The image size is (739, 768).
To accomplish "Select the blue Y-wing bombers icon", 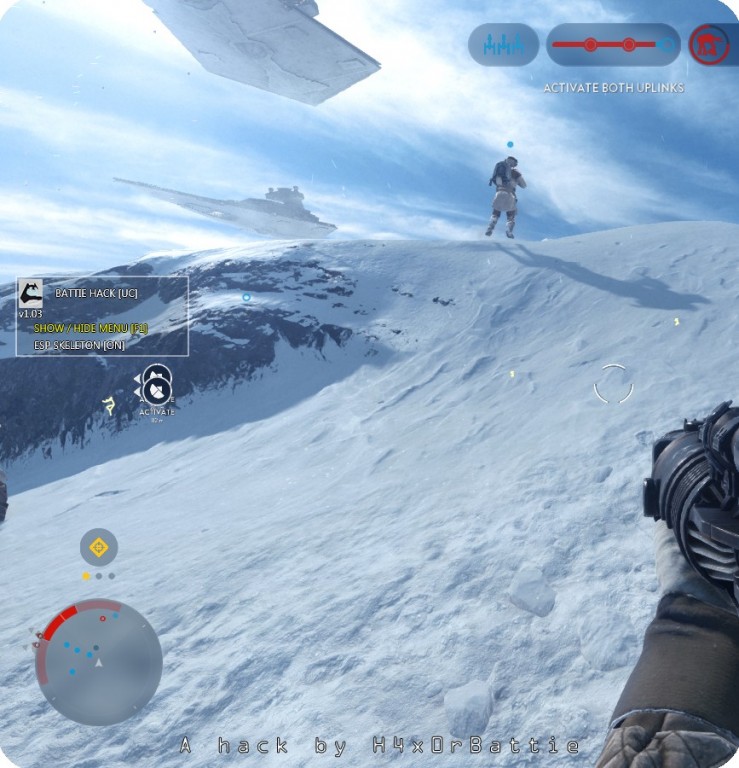I will pyautogui.click(x=503, y=45).
